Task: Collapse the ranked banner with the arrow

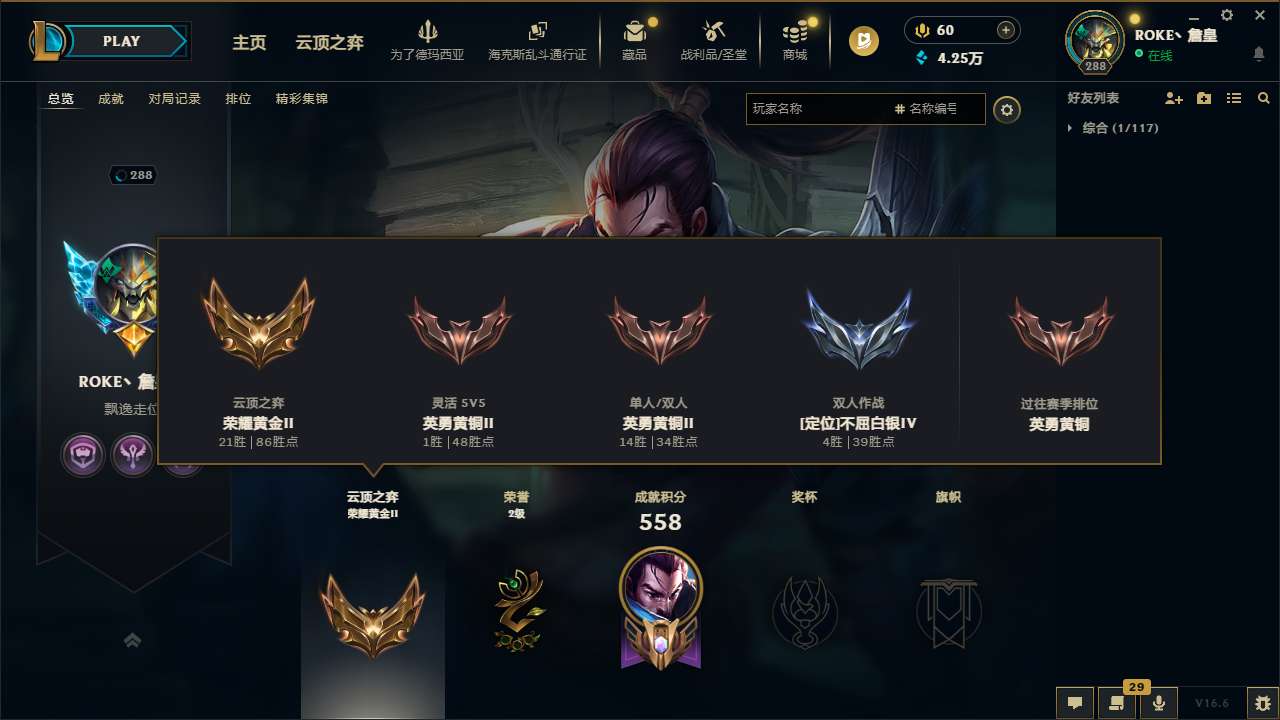Action: click(x=133, y=640)
